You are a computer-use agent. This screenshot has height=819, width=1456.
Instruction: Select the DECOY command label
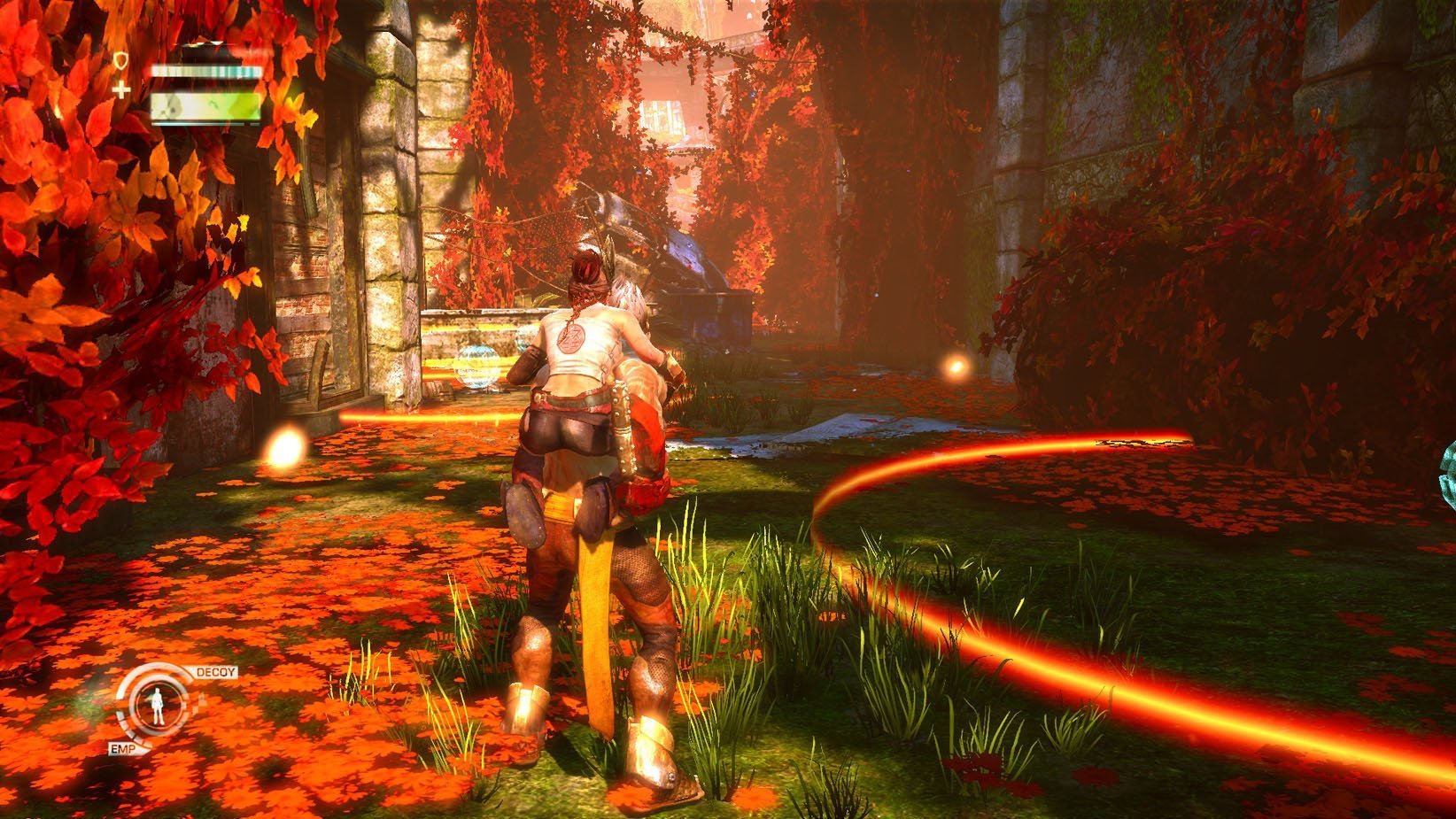coord(215,672)
